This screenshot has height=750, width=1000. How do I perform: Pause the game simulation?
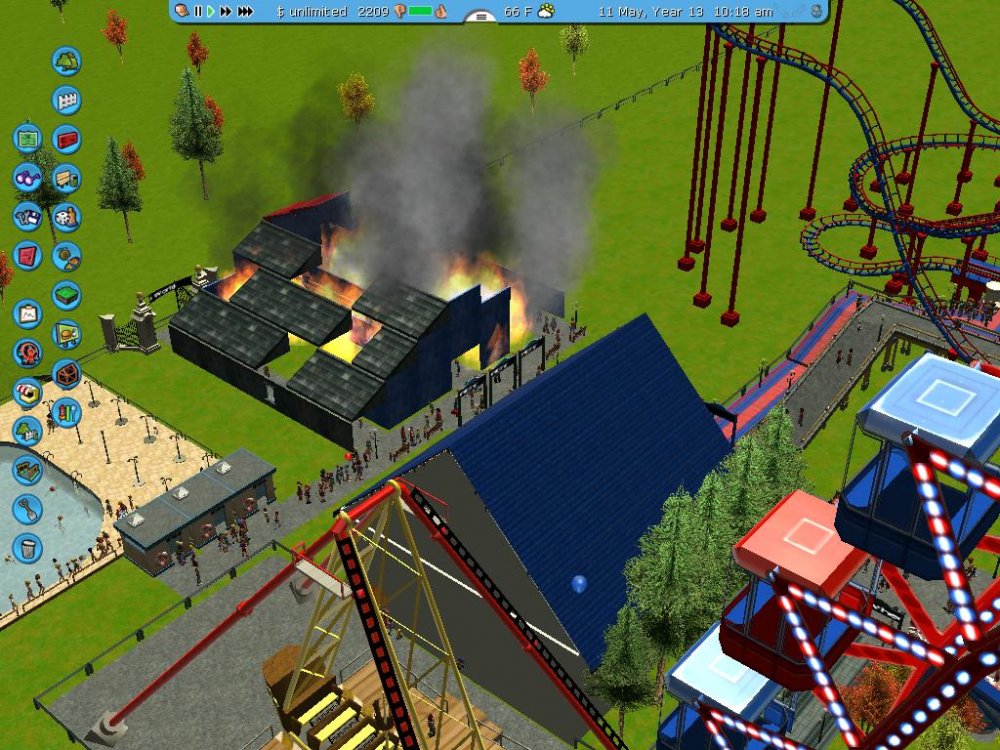(x=198, y=11)
